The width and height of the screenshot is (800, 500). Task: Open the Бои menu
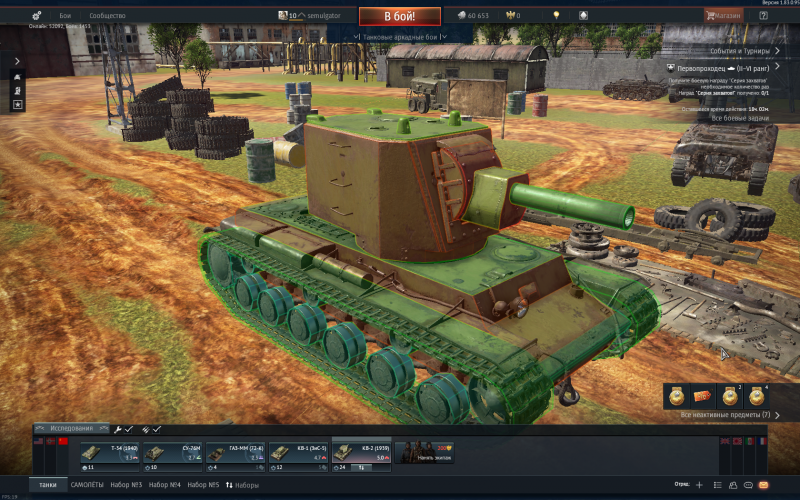point(65,15)
